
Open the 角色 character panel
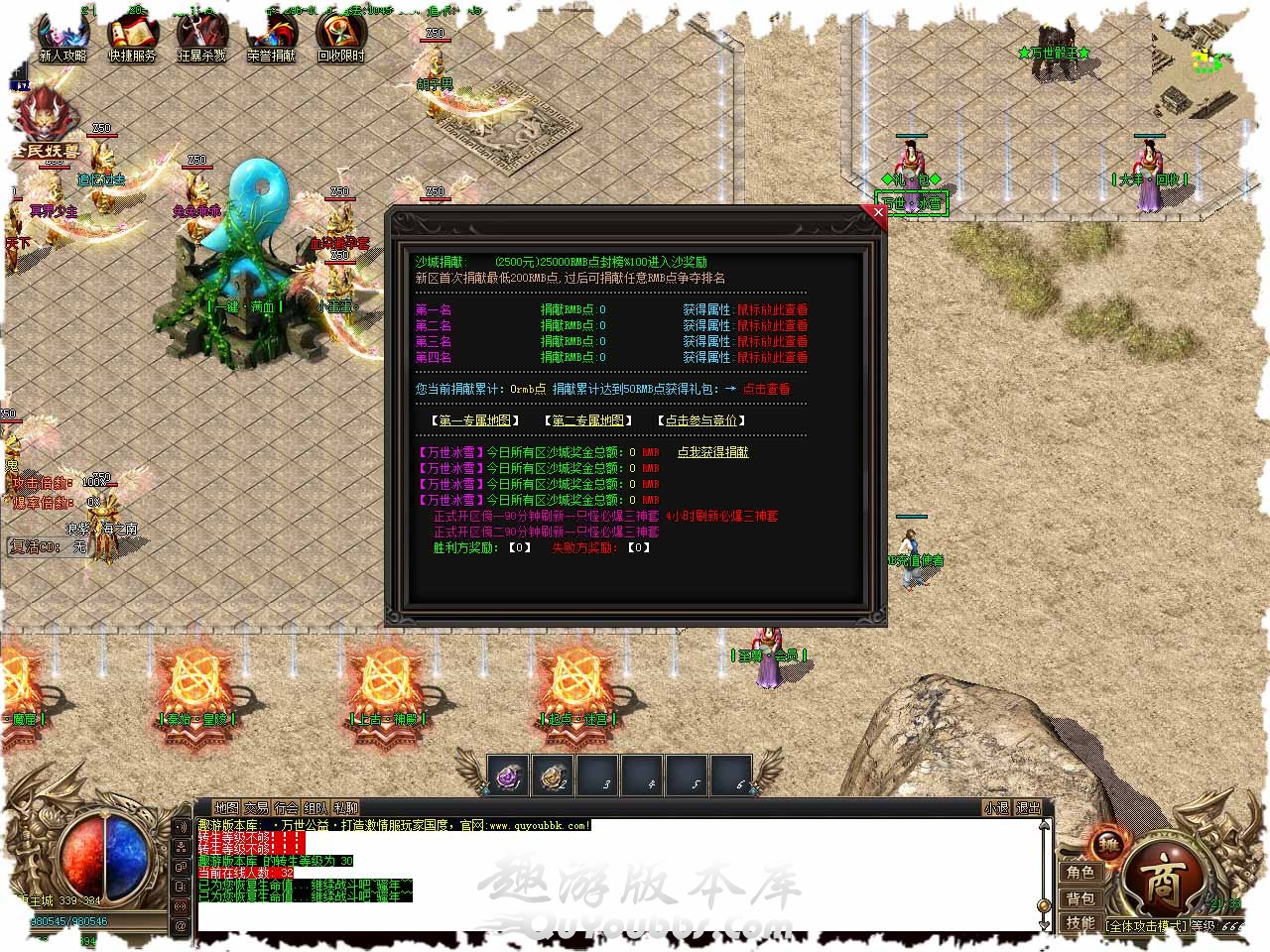[x=1080, y=872]
